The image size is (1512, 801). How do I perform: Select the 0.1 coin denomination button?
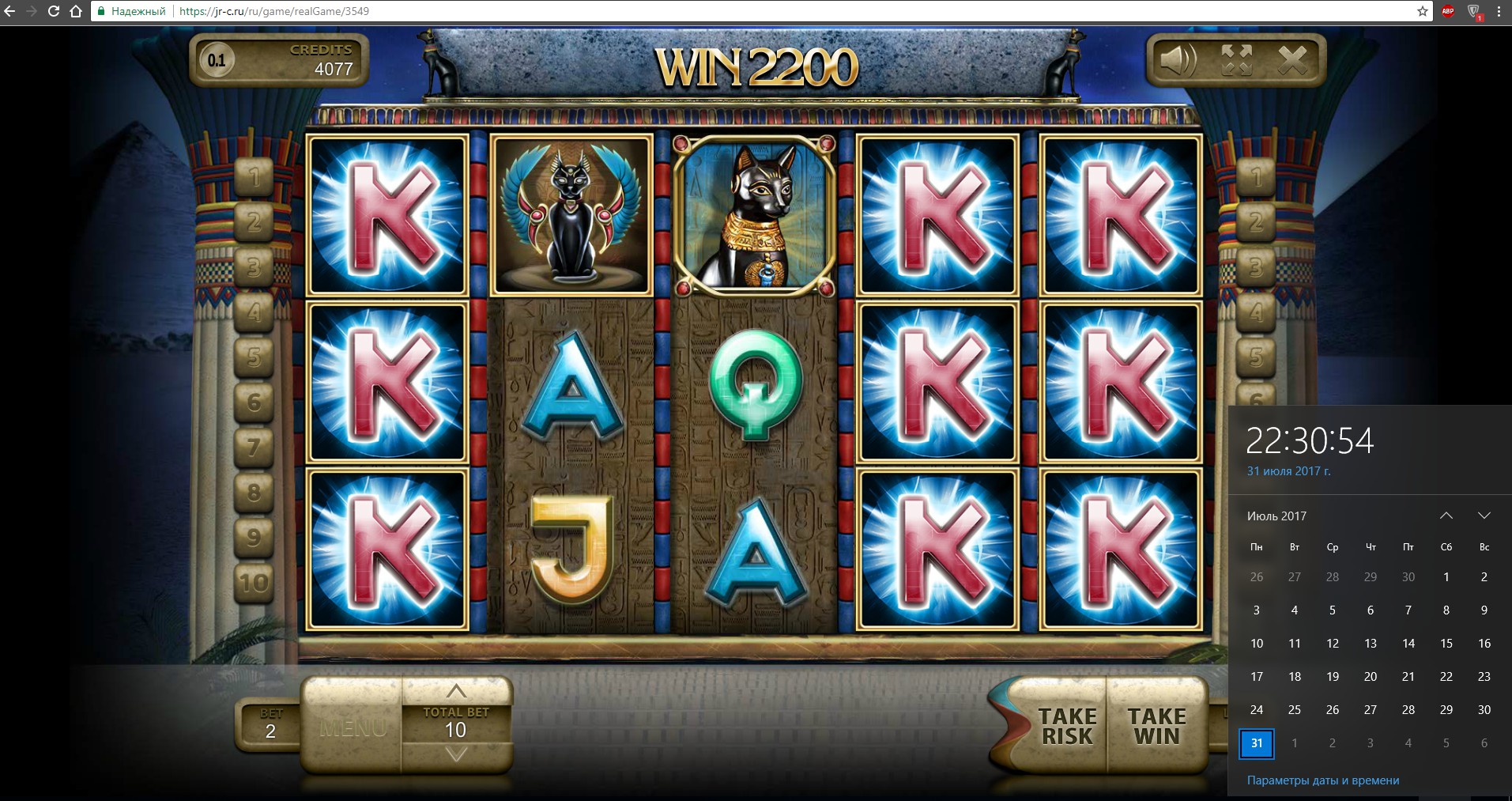pos(217,60)
